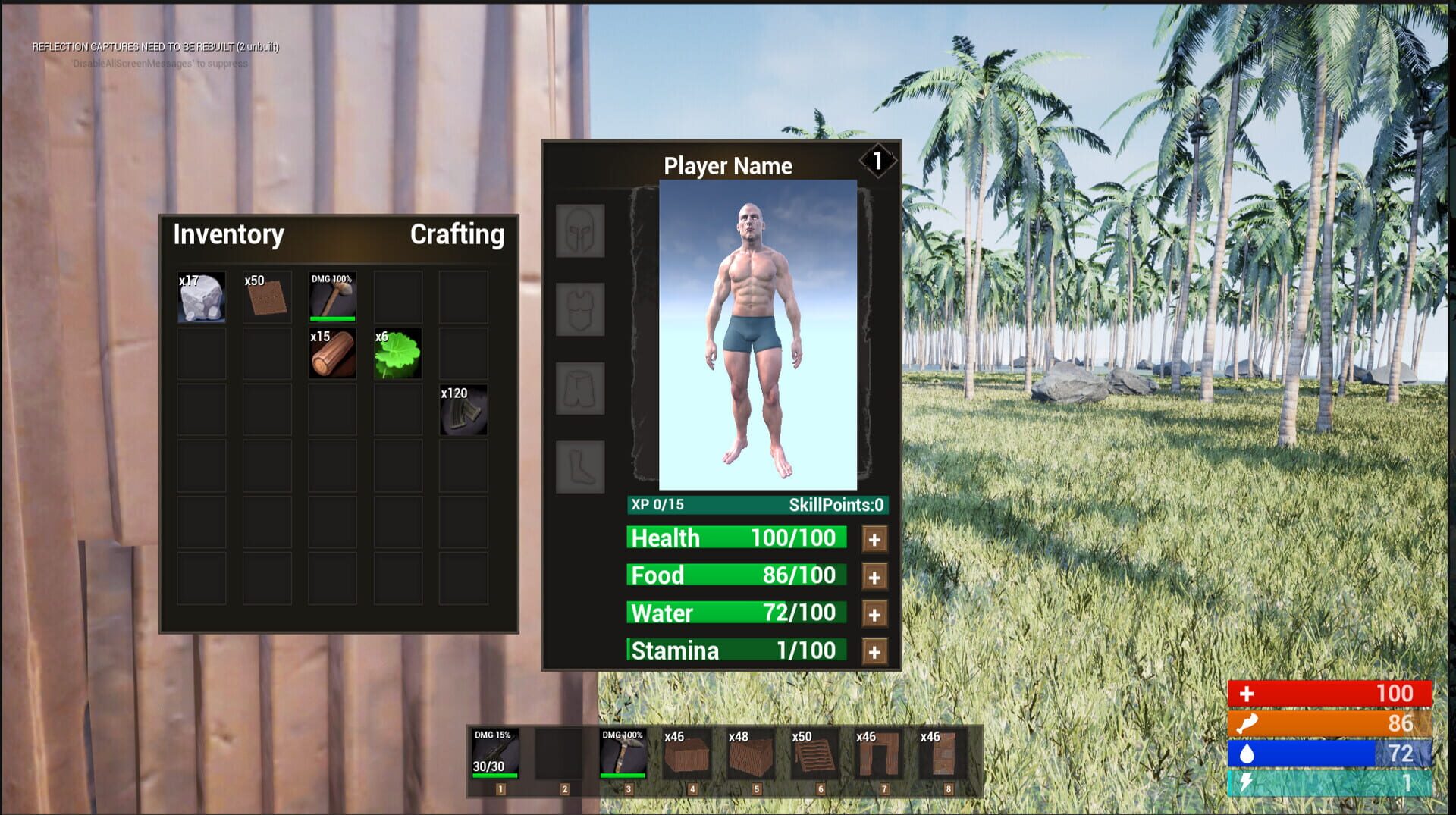Click the plus button next to Health
Viewport: 1456px width, 815px height.
coord(874,538)
